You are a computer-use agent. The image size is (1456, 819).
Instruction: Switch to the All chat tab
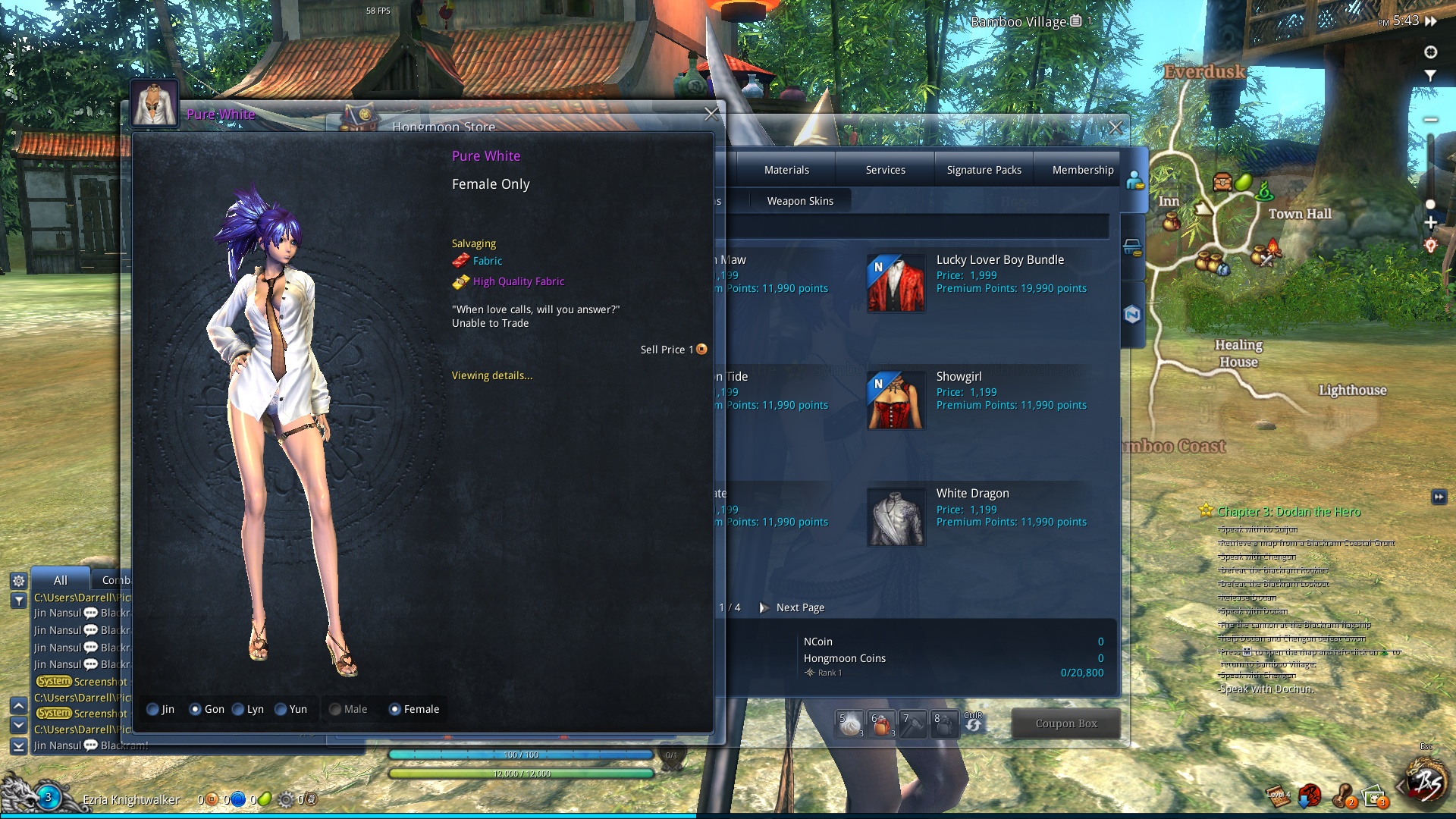tap(61, 580)
